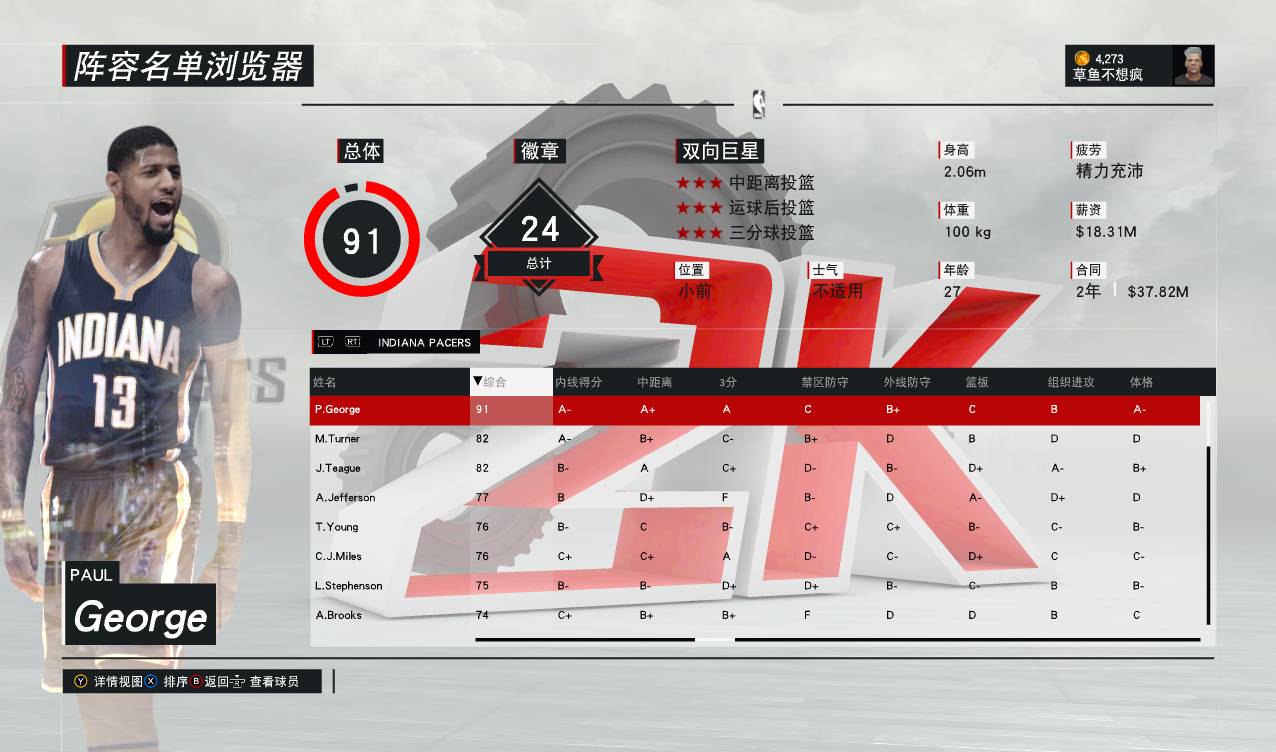This screenshot has width=1276, height=752.
Task: Choose J.Teague from the player list
Action: [x=337, y=468]
